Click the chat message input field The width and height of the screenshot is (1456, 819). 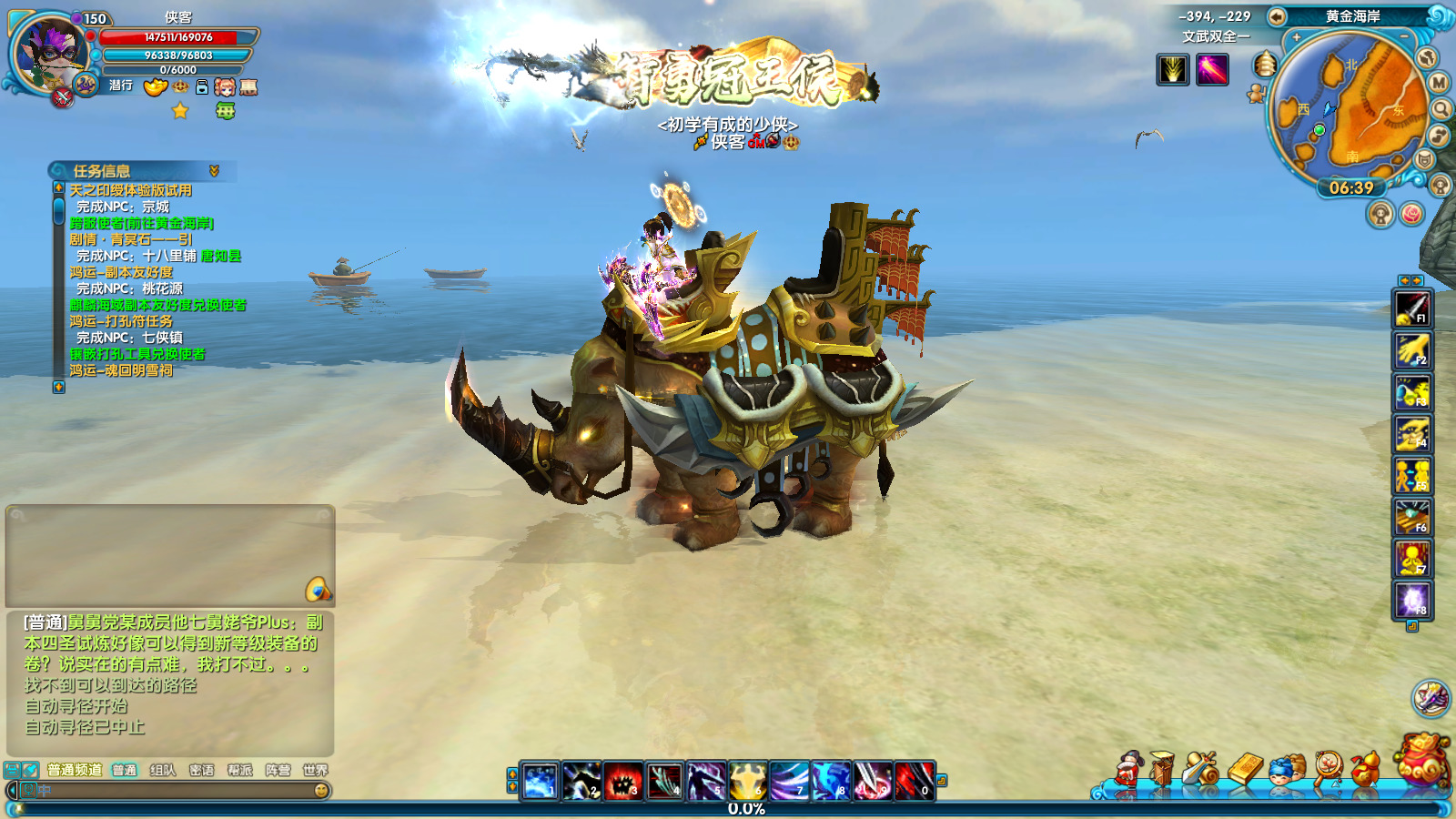pyautogui.click(x=173, y=791)
